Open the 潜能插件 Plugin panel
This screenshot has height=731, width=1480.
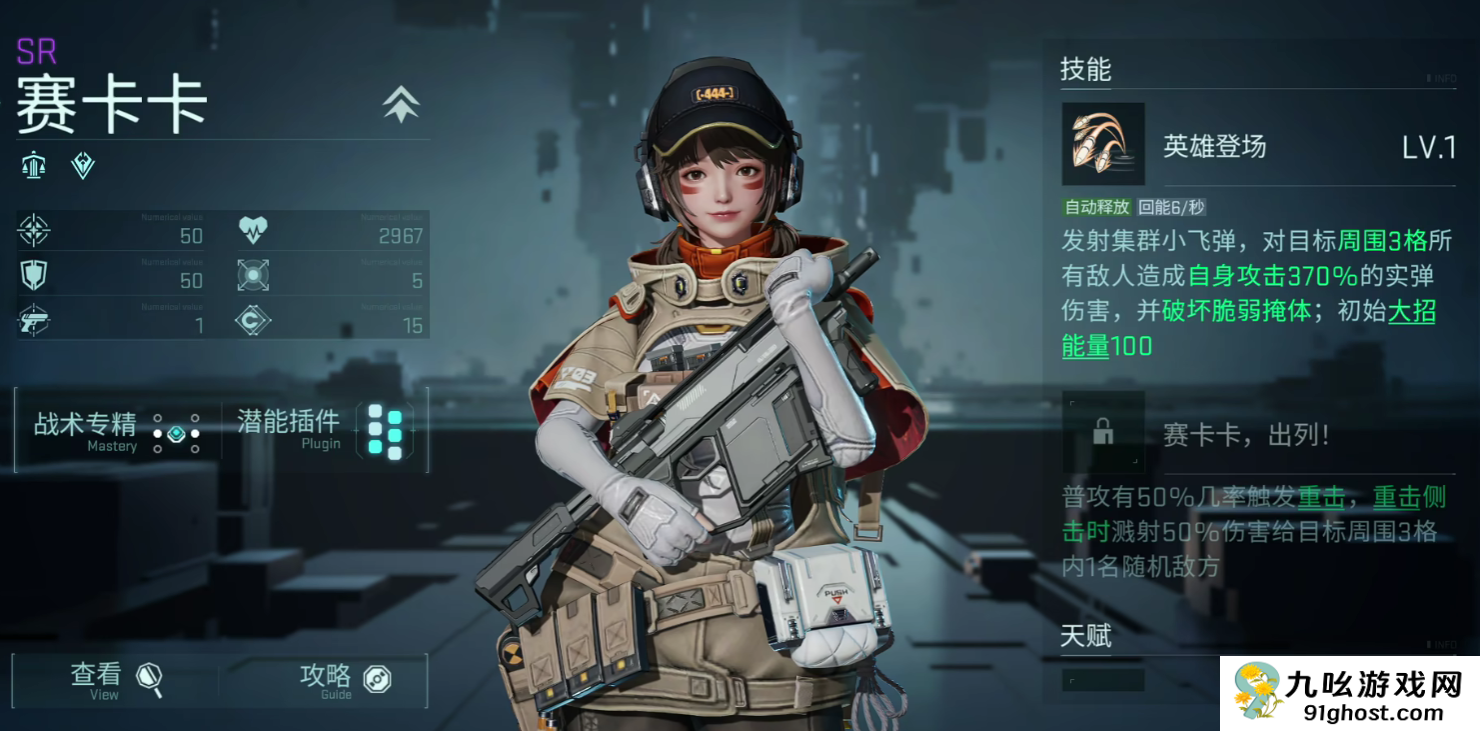[321, 431]
